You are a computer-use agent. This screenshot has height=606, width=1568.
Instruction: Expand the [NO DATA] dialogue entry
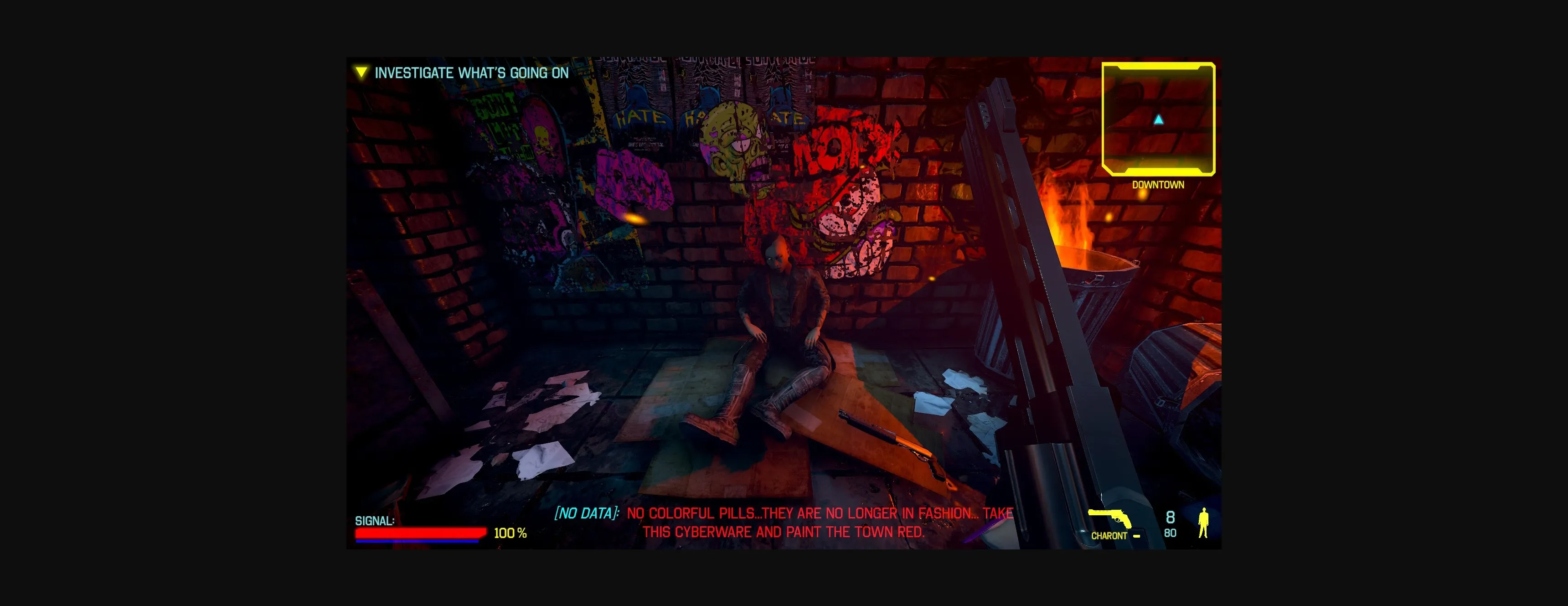point(586,513)
